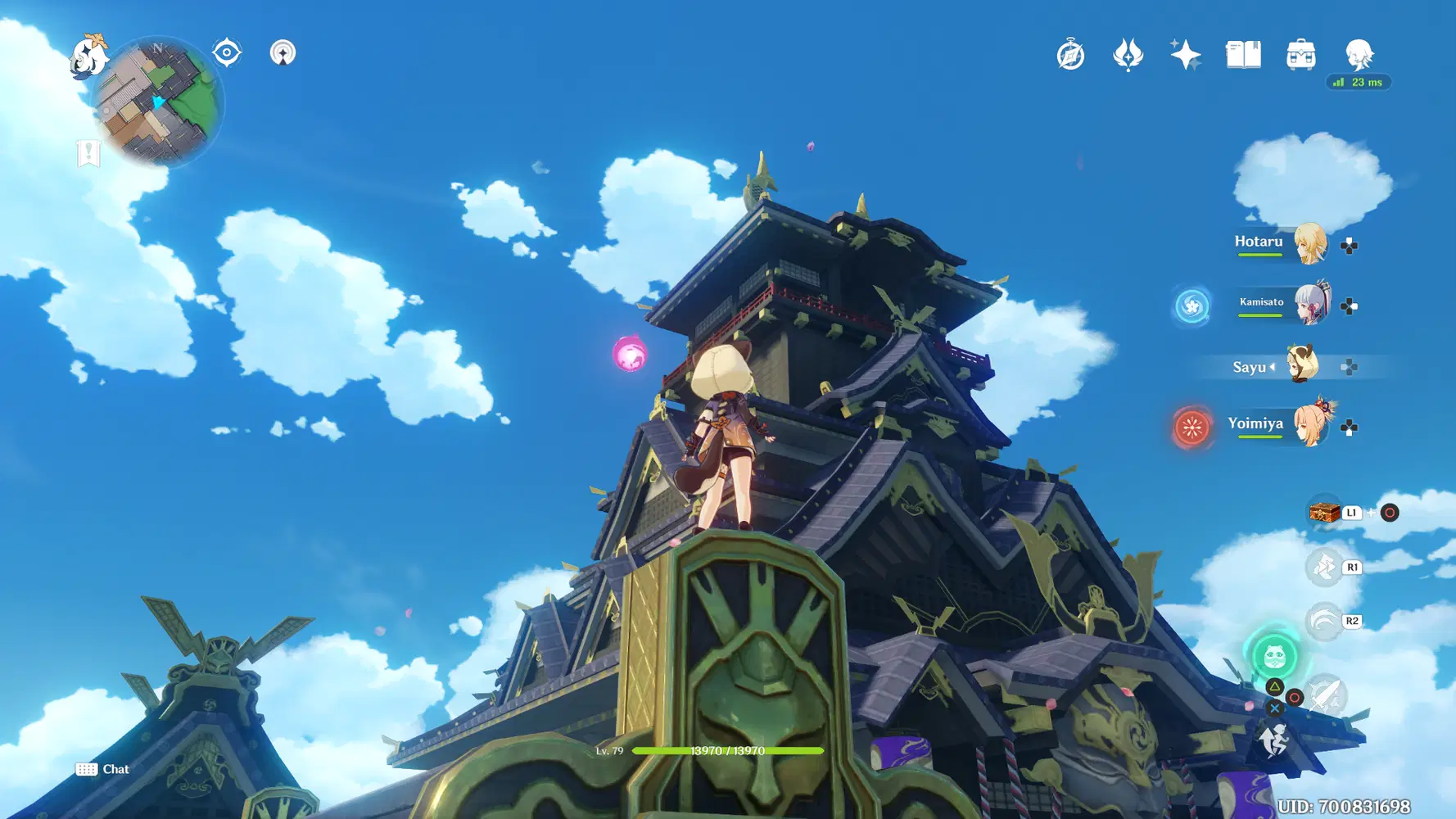Switch to Hotaru using her d-pad toggle
This screenshot has width=1456, height=819.
(1347, 243)
